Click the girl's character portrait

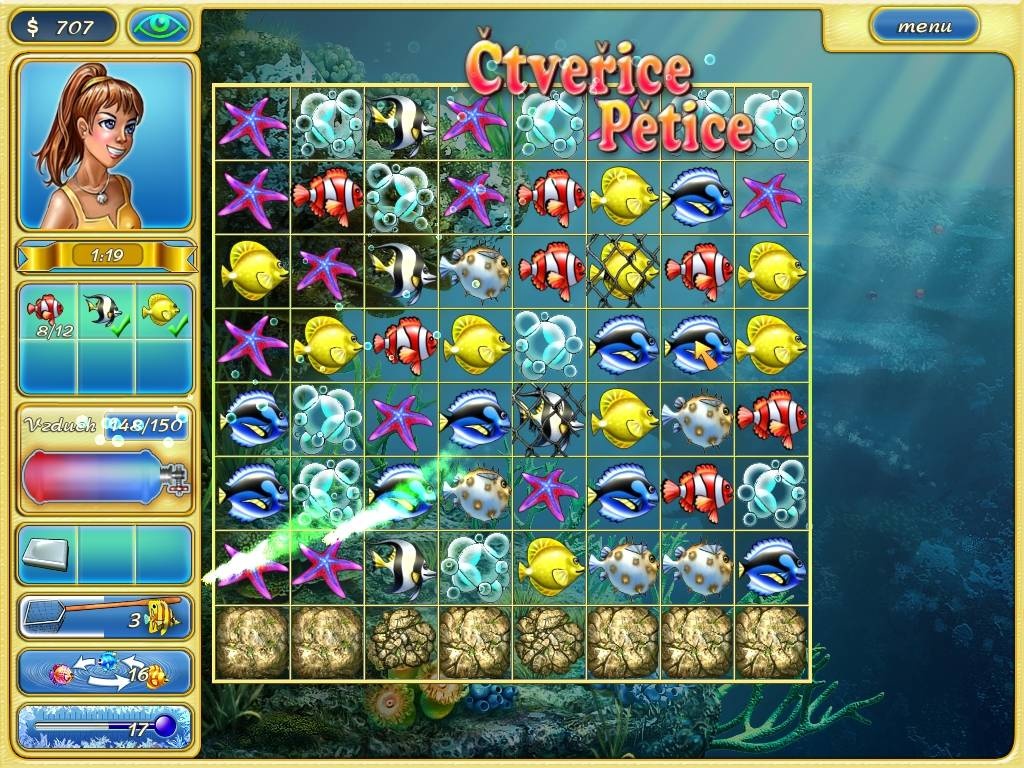105,144
